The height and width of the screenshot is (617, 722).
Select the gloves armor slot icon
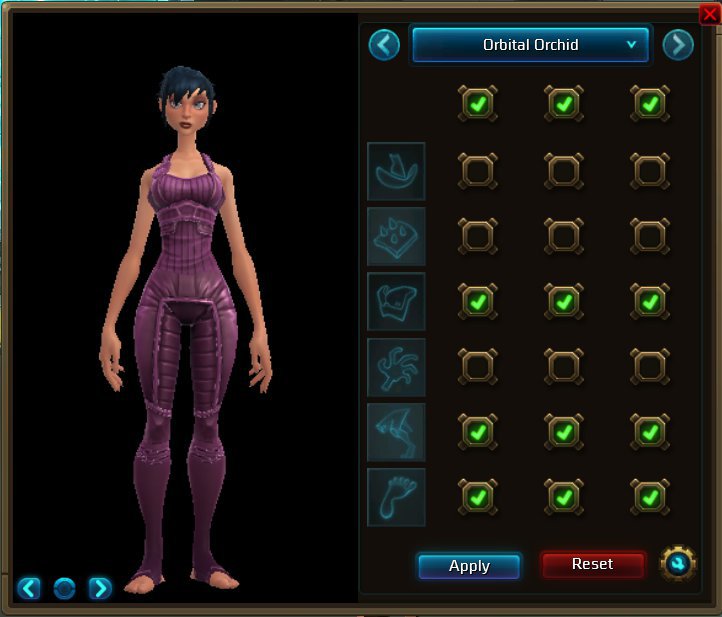[x=396, y=366]
